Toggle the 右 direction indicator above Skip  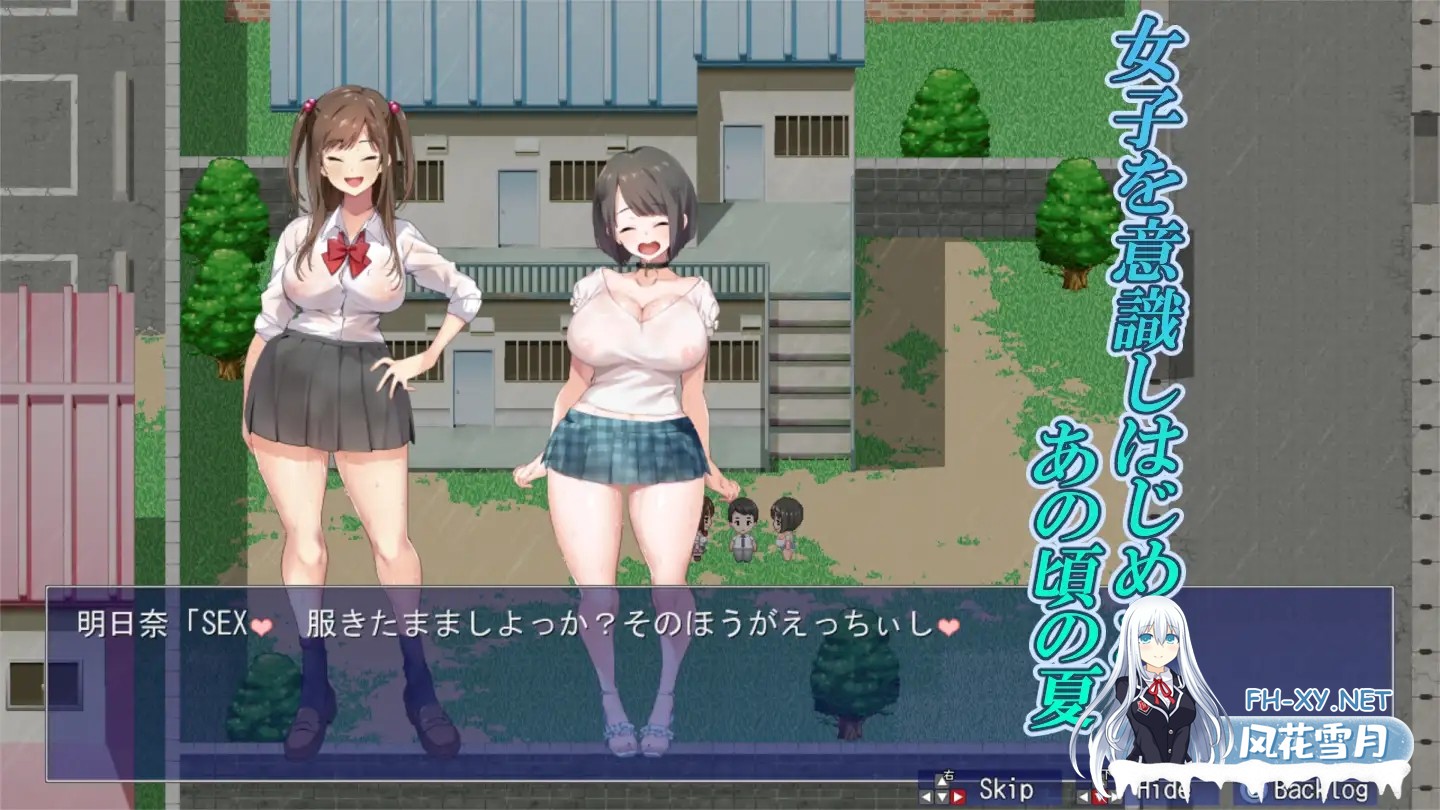coord(949,775)
